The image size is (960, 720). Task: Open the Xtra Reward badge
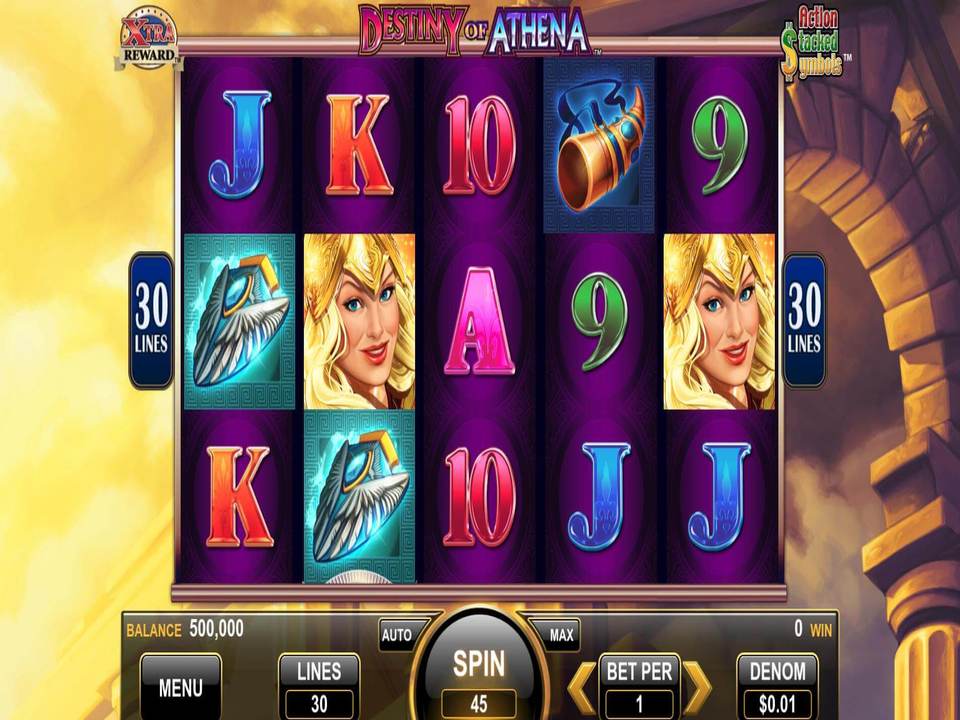pyautogui.click(x=149, y=40)
